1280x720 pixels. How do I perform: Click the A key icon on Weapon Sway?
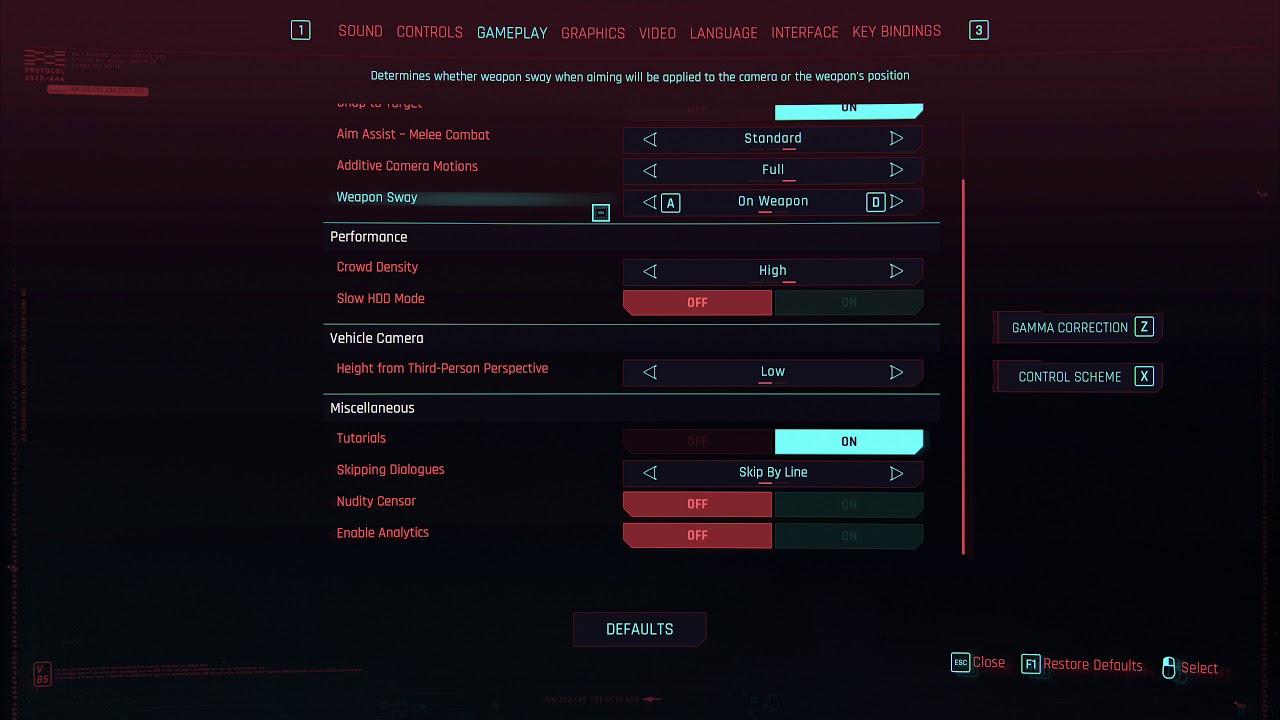point(670,202)
